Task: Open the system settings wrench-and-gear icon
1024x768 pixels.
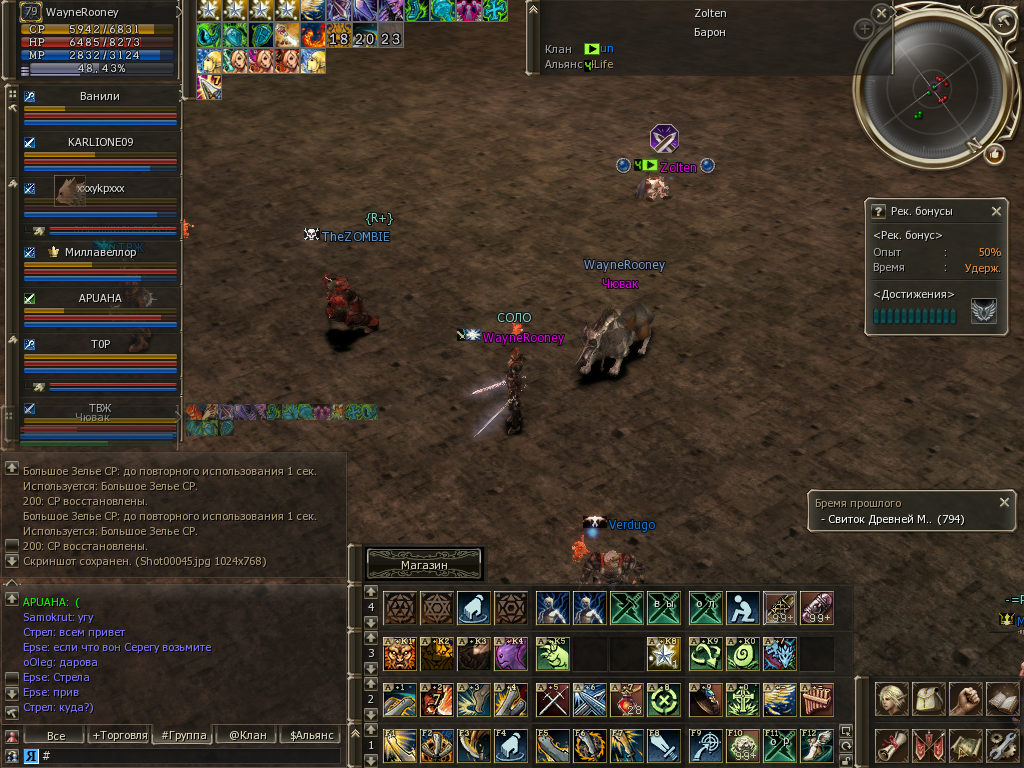Action: click(x=1002, y=745)
